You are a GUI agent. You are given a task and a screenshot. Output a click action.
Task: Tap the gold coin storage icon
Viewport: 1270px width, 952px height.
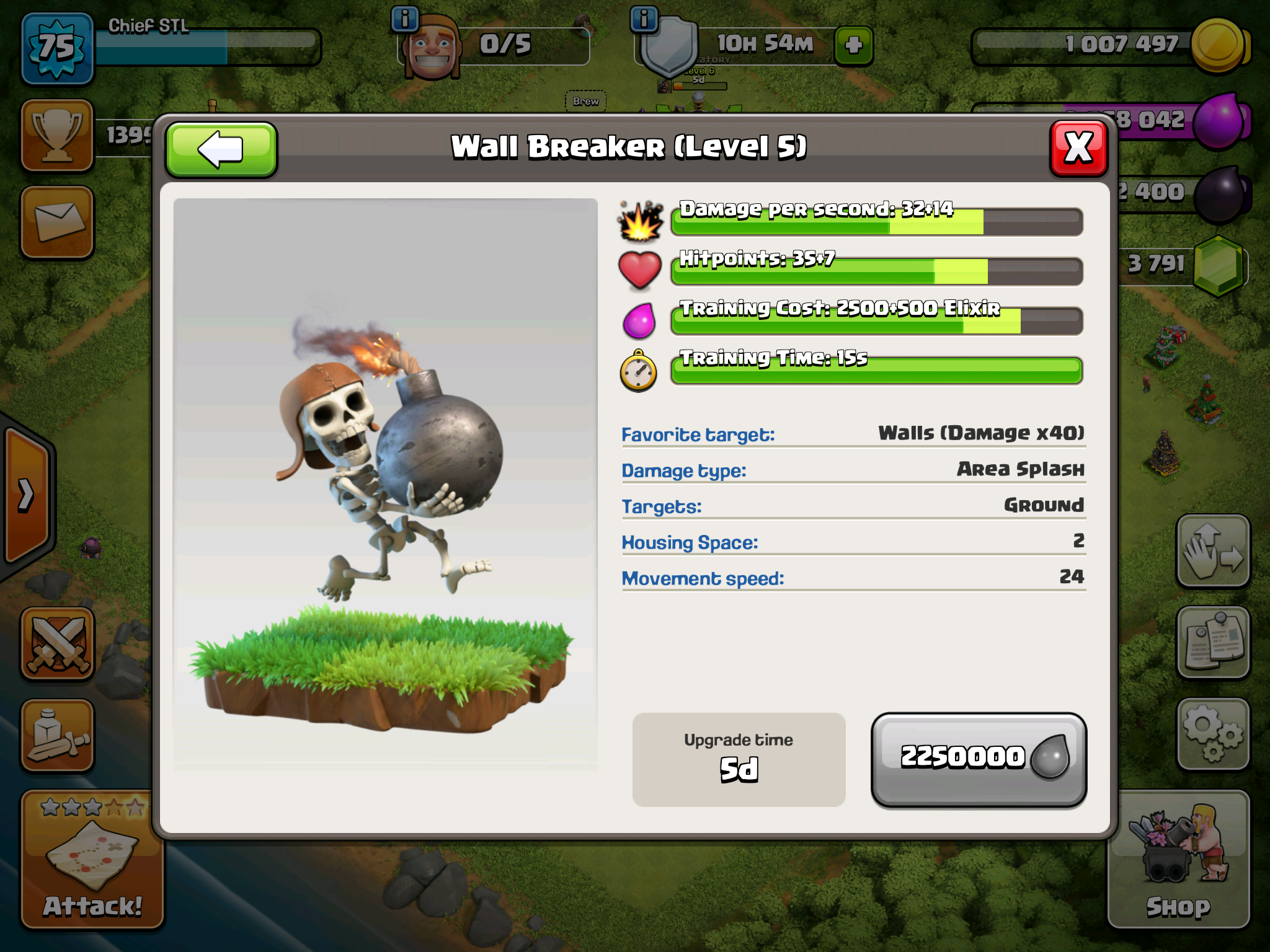[x=1218, y=45]
